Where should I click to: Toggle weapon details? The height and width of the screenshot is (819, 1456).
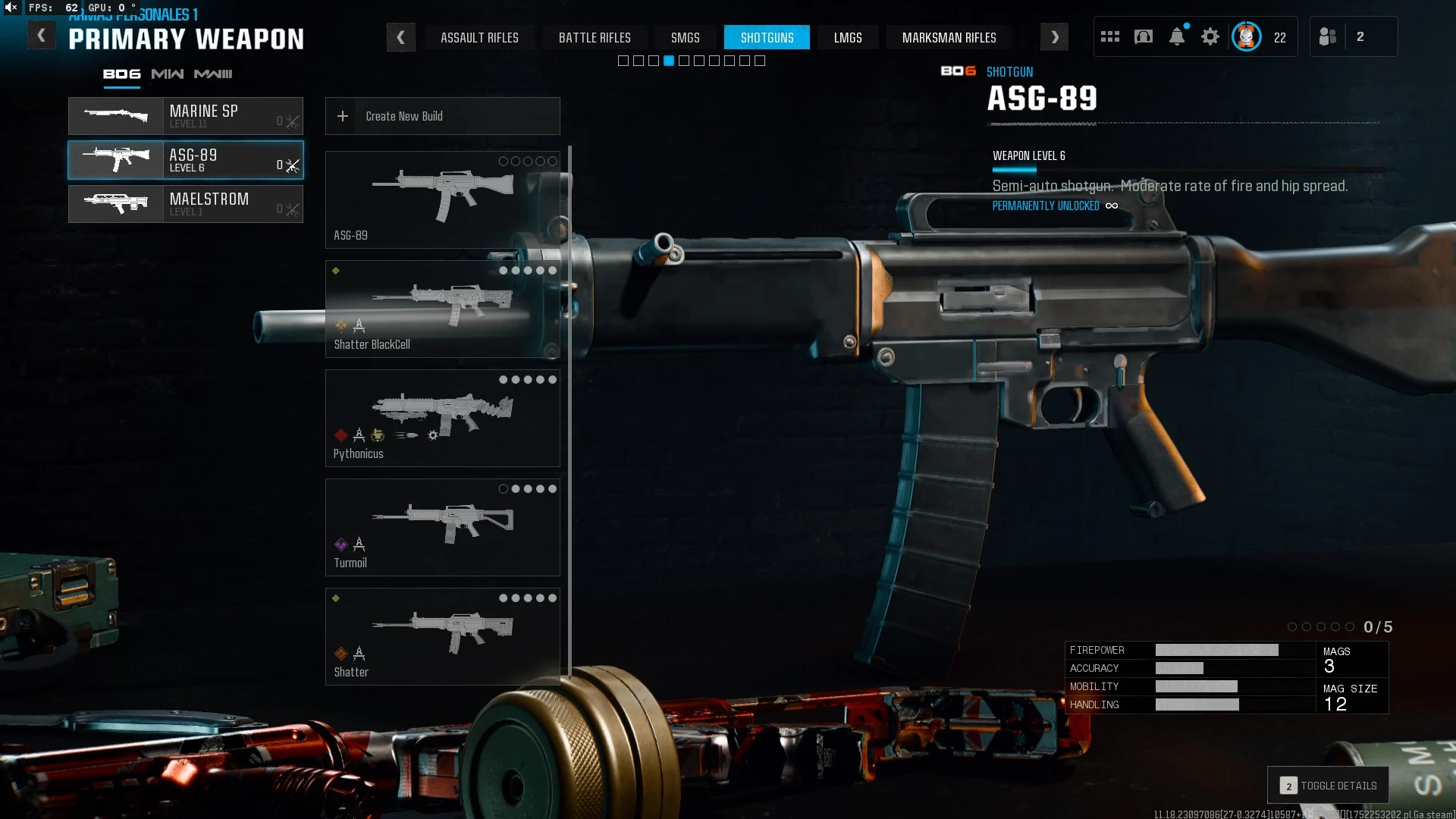click(1329, 786)
